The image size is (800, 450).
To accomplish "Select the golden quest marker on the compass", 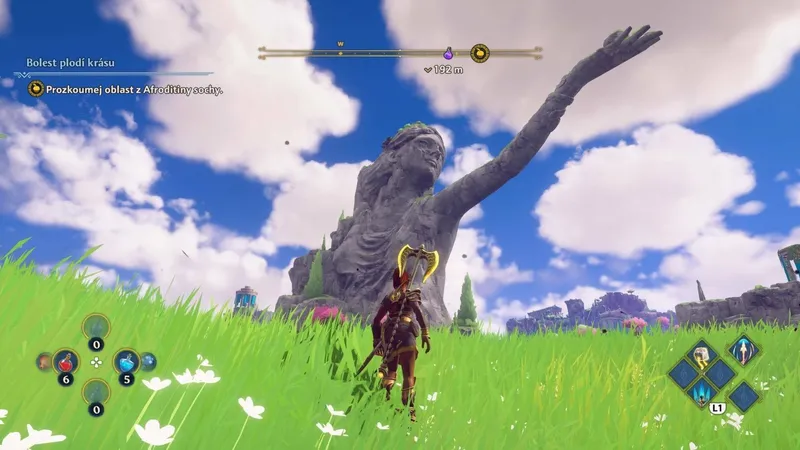I will [x=480, y=52].
